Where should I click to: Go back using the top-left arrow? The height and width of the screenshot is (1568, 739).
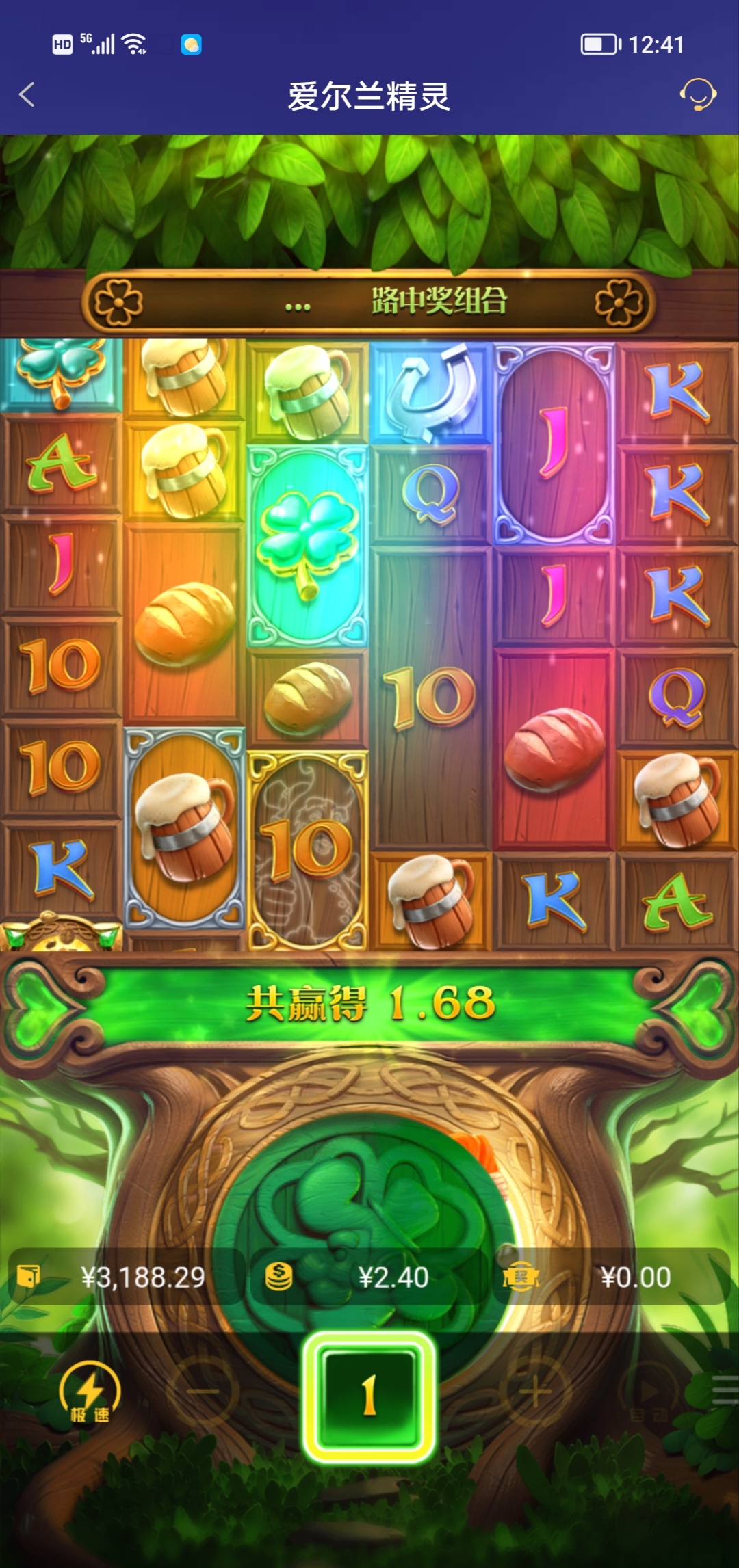tap(27, 95)
